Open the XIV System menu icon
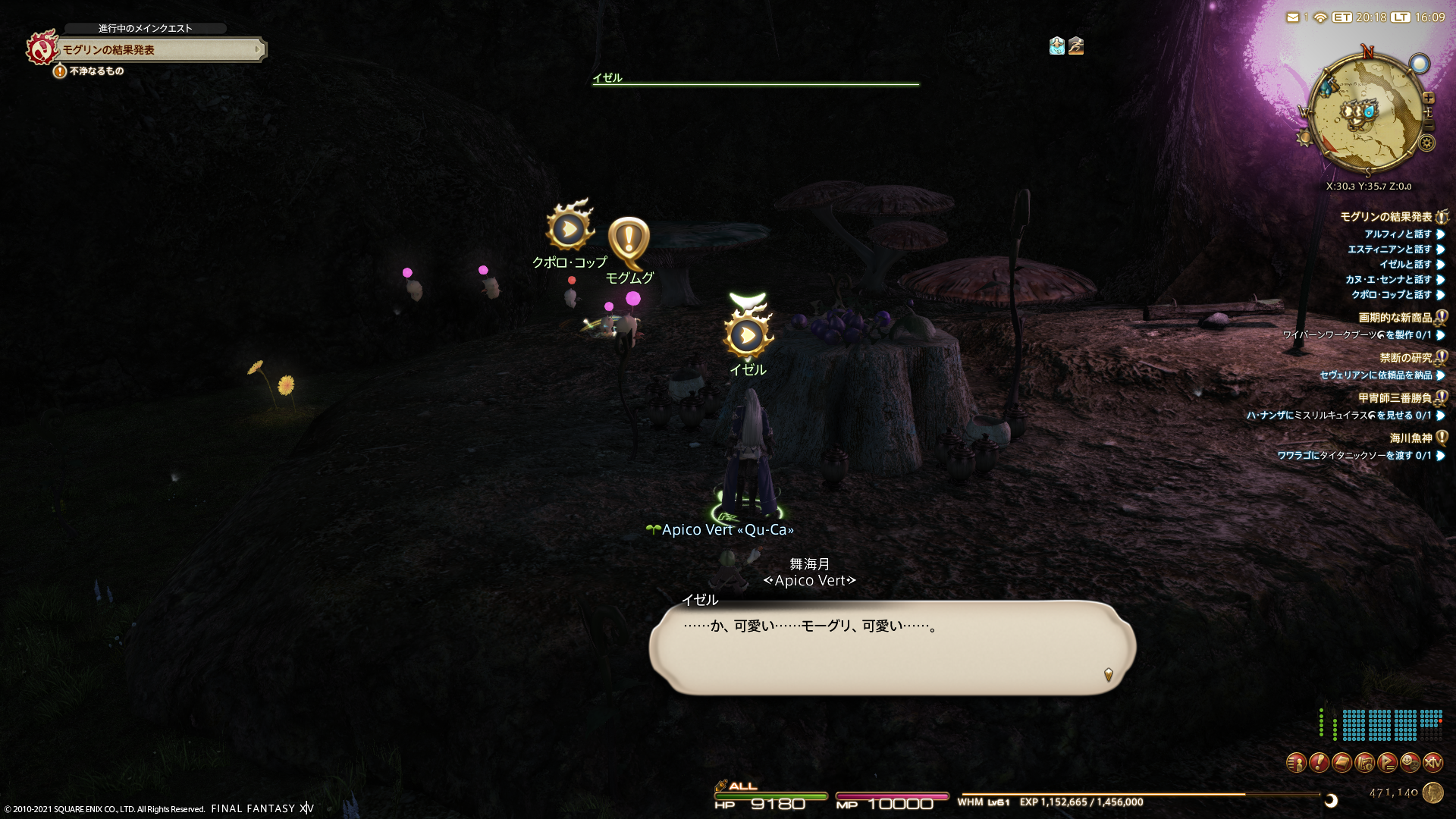Screen dimensions: 1456x819 tap(1432, 762)
